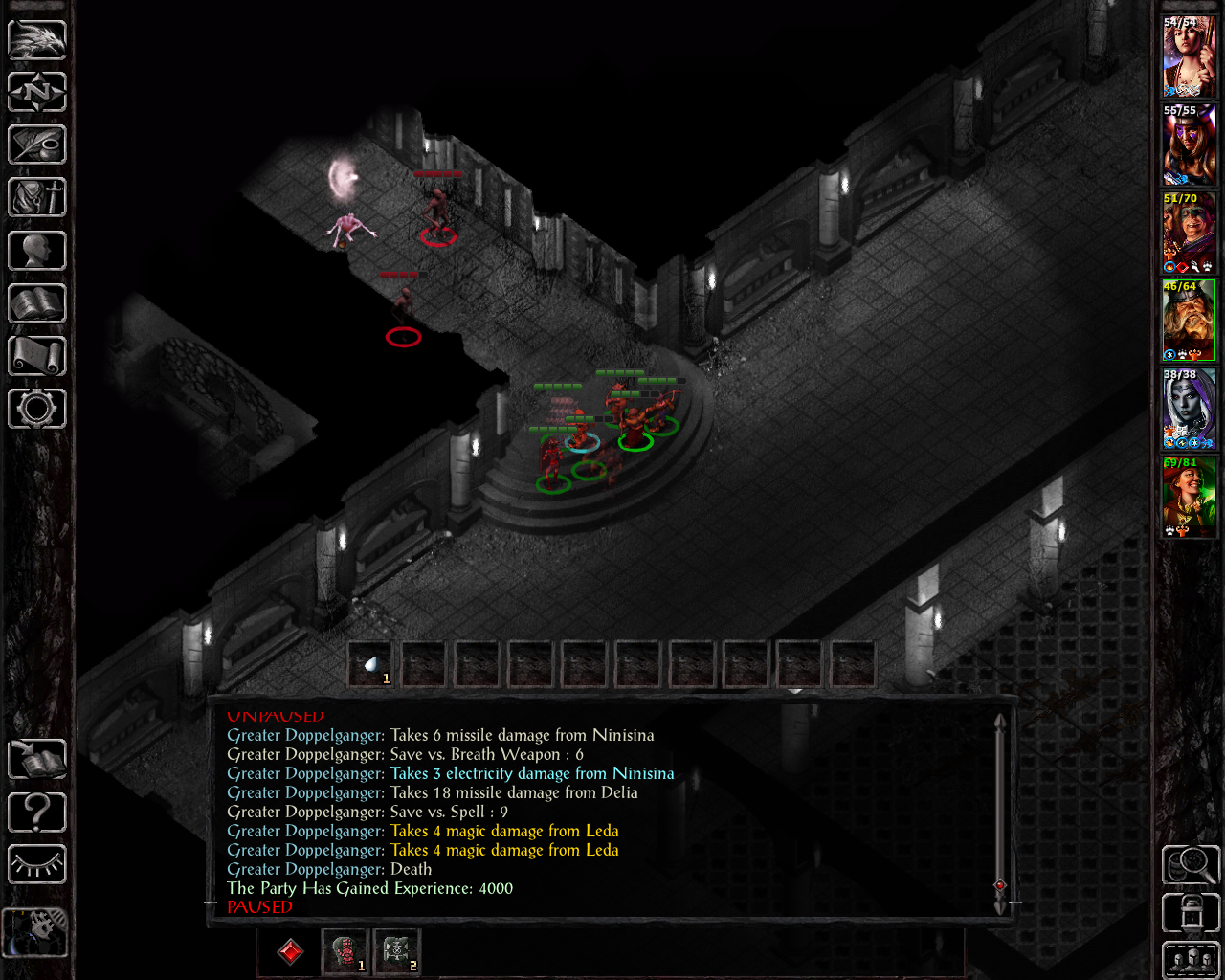Open inventory via armor and sword icon

point(37,198)
